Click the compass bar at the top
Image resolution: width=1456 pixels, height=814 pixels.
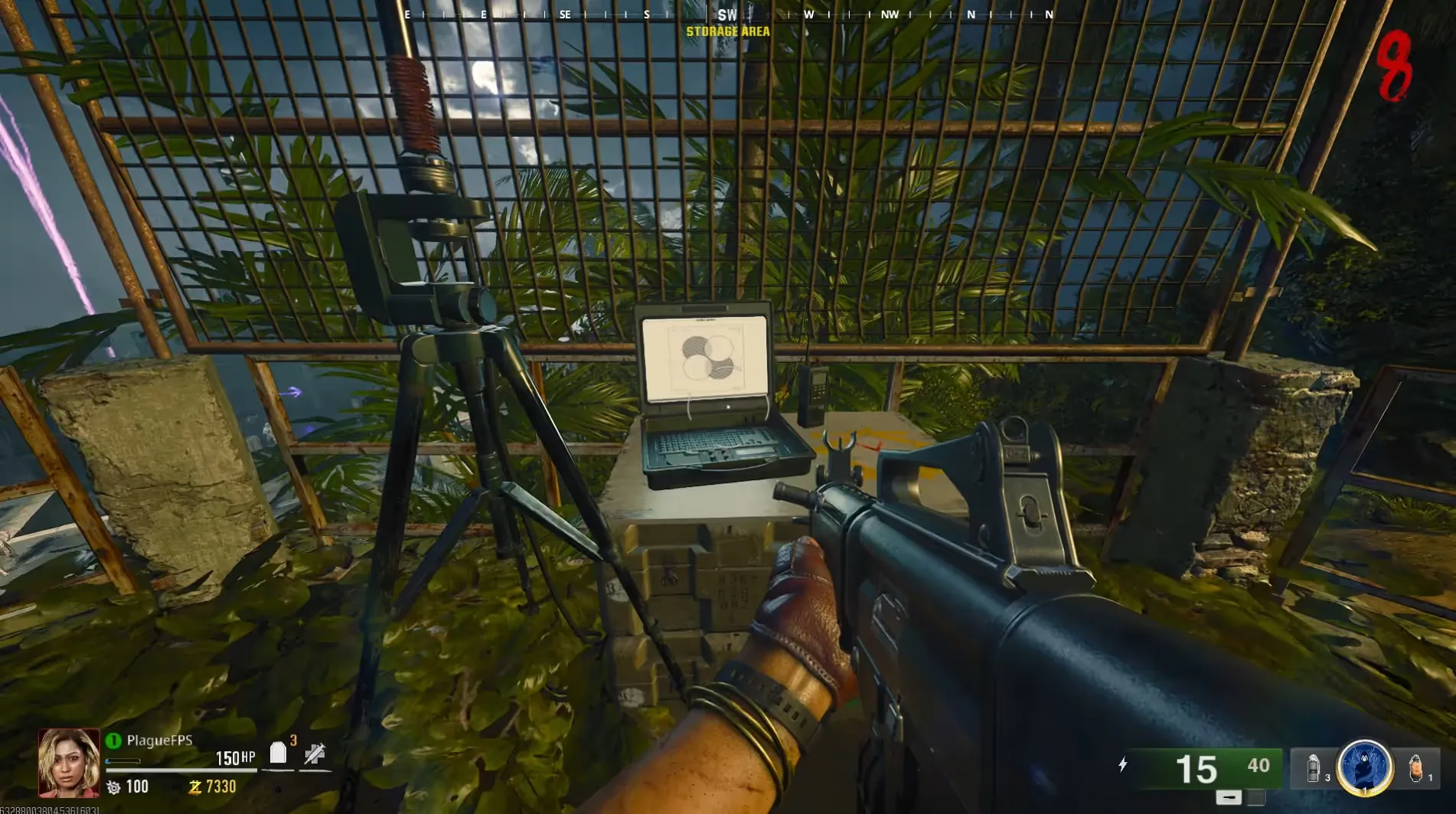click(x=727, y=15)
